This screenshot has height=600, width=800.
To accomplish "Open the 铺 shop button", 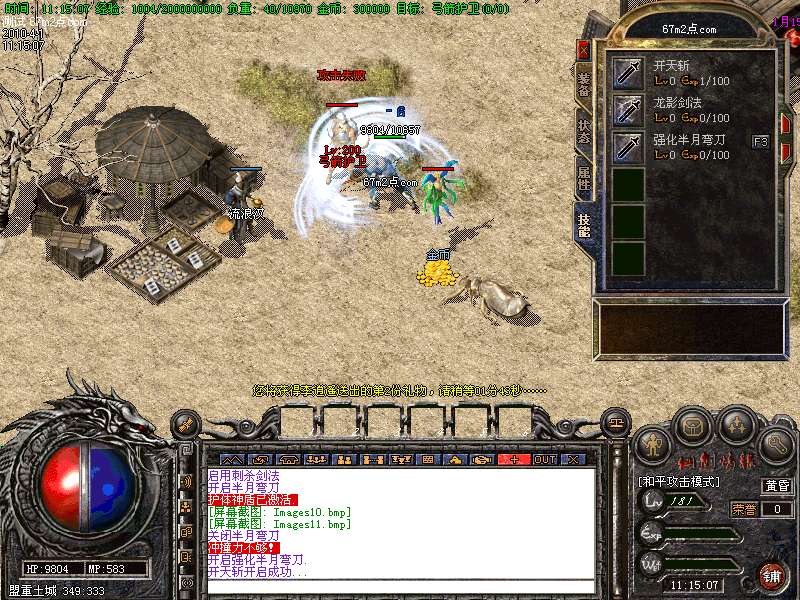I will pyautogui.click(x=771, y=576).
